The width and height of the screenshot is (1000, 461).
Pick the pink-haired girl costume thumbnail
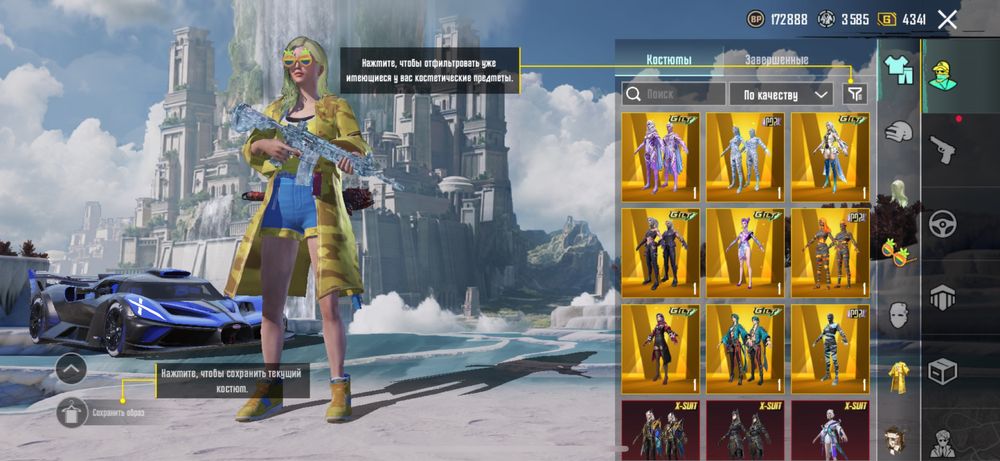point(746,253)
